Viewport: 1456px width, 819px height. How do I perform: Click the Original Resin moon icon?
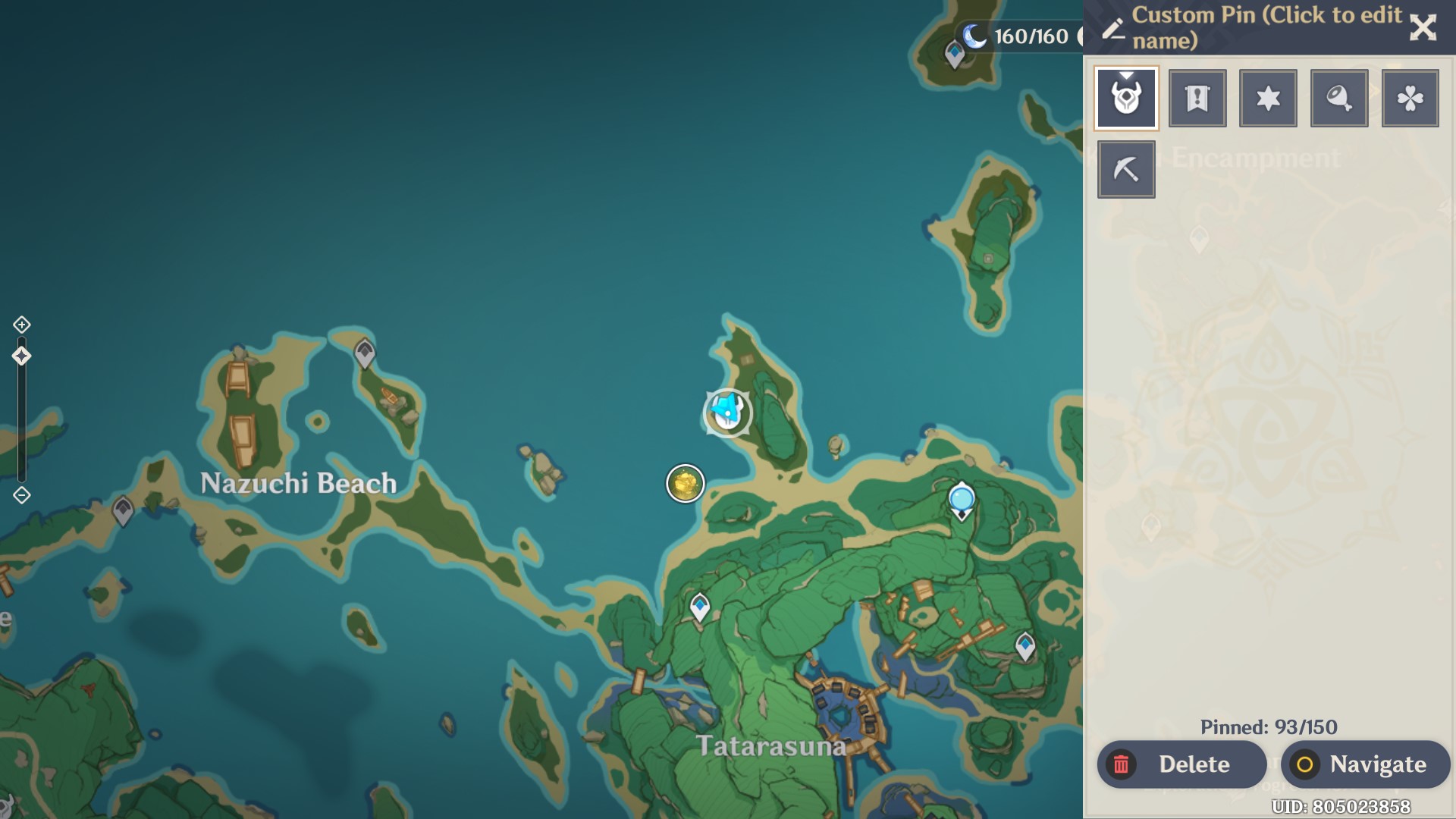pos(974,35)
